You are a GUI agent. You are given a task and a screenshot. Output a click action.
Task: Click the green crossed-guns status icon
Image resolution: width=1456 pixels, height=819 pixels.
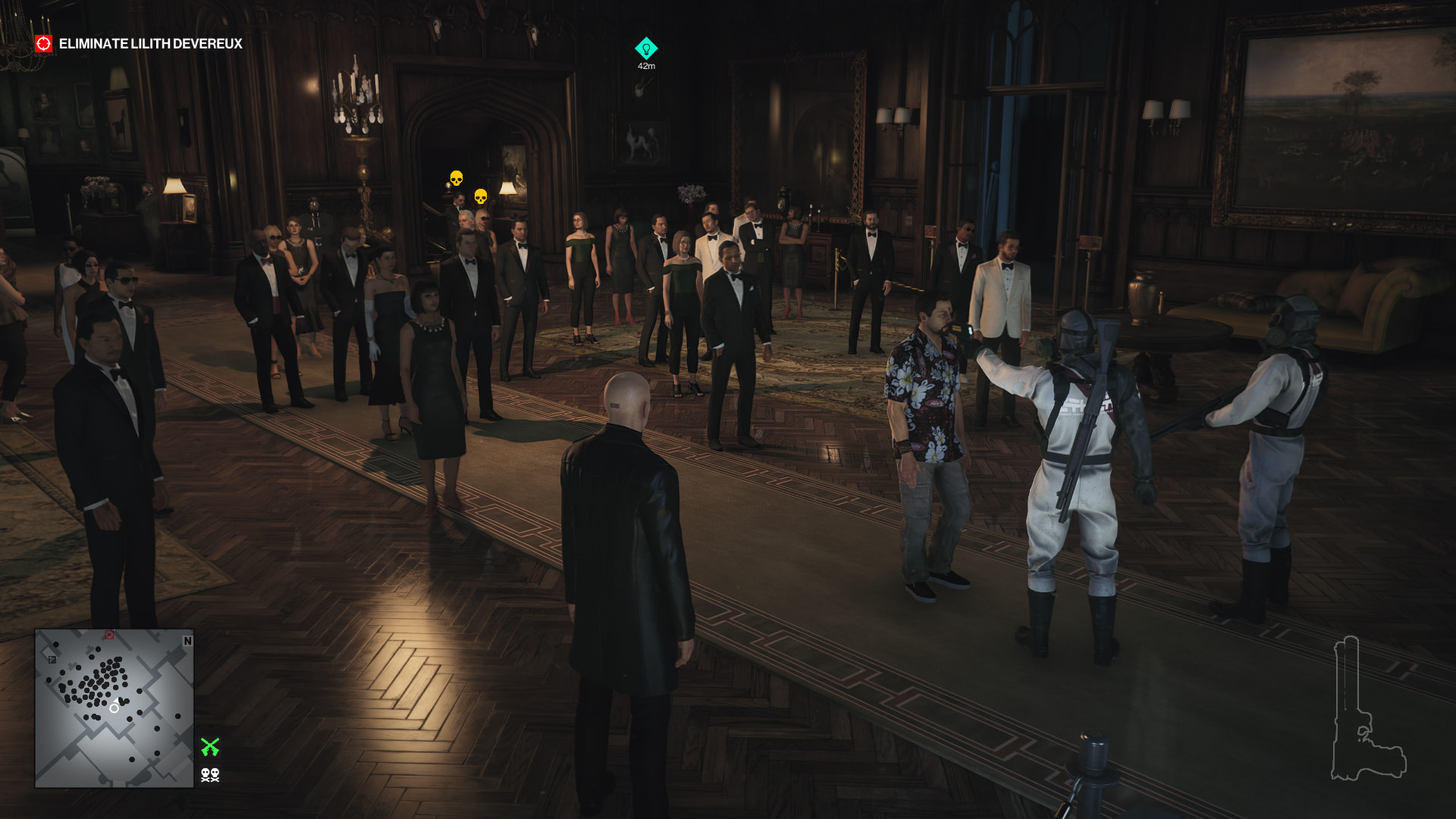(x=210, y=747)
